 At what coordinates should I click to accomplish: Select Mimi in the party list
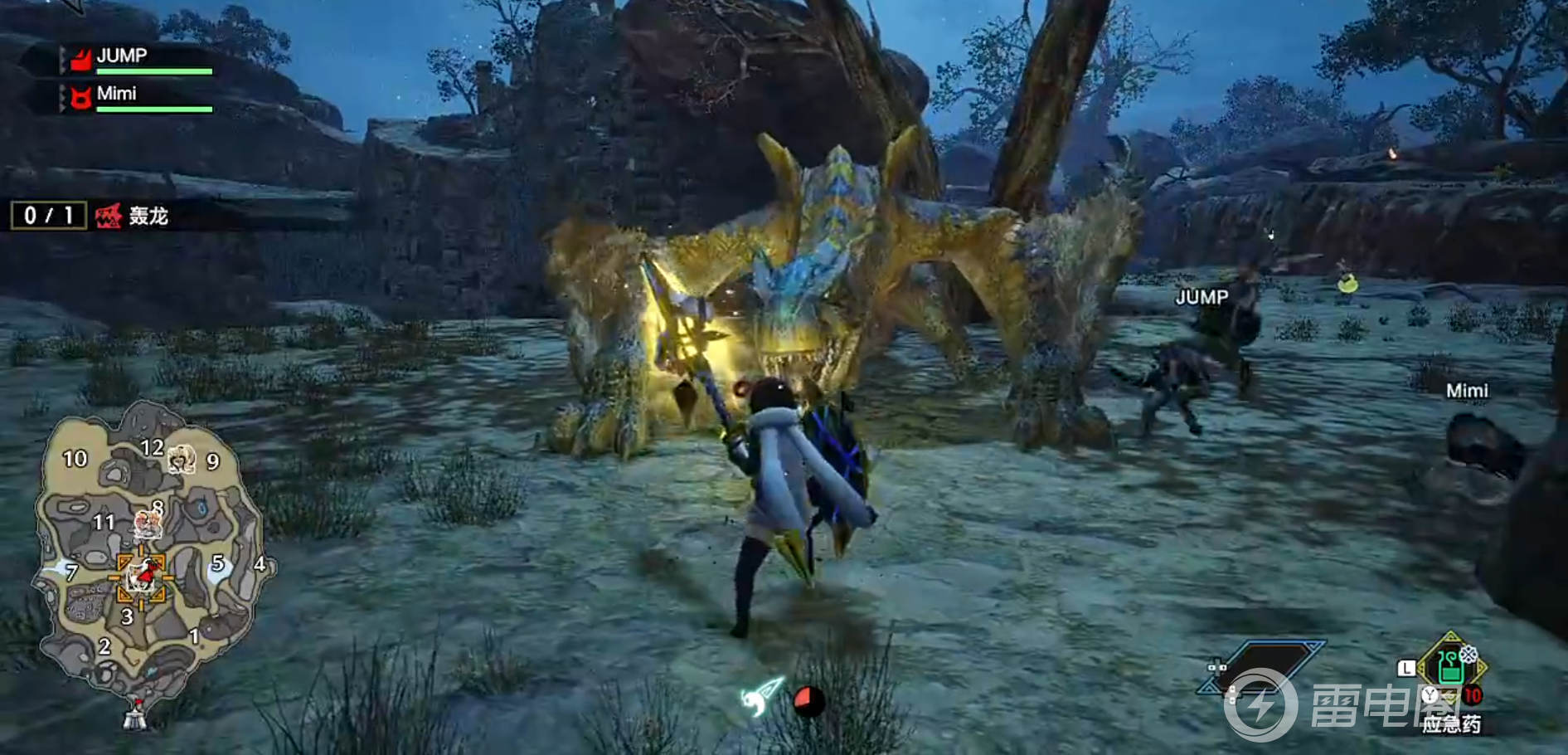point(117,95)
